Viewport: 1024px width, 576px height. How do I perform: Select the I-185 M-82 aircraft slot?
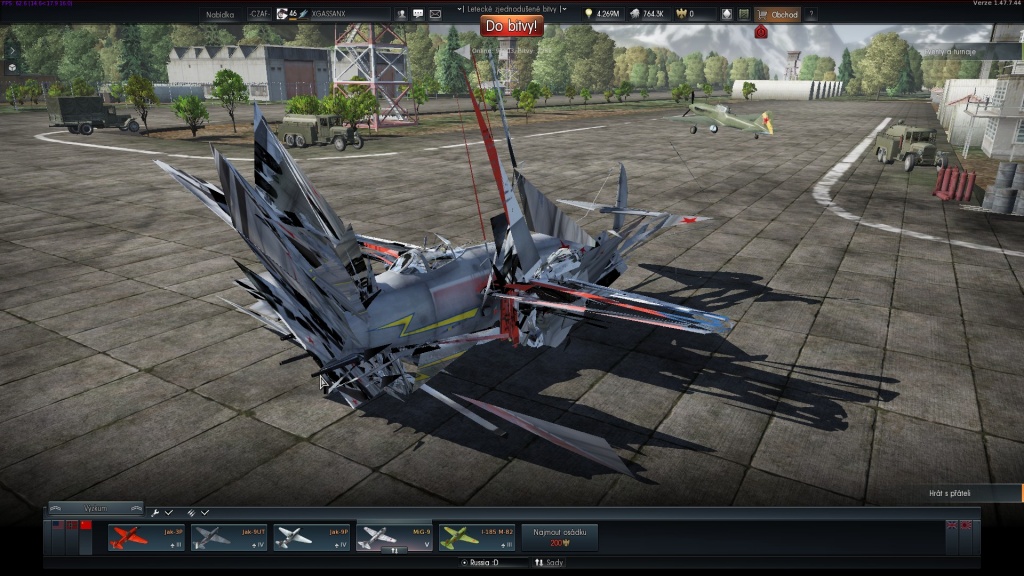tap(477, 537)
